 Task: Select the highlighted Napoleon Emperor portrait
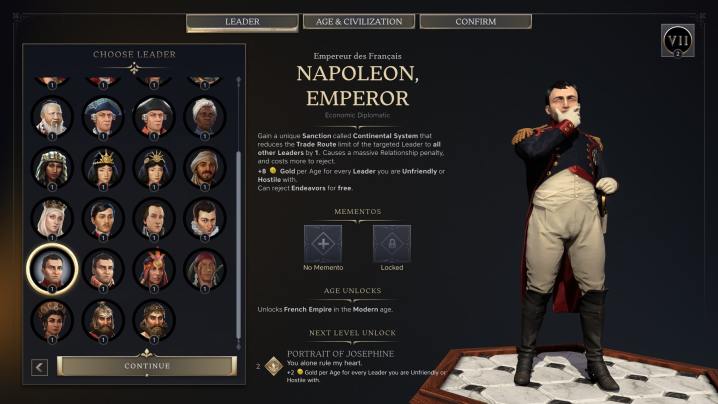[x=52, y=268]
